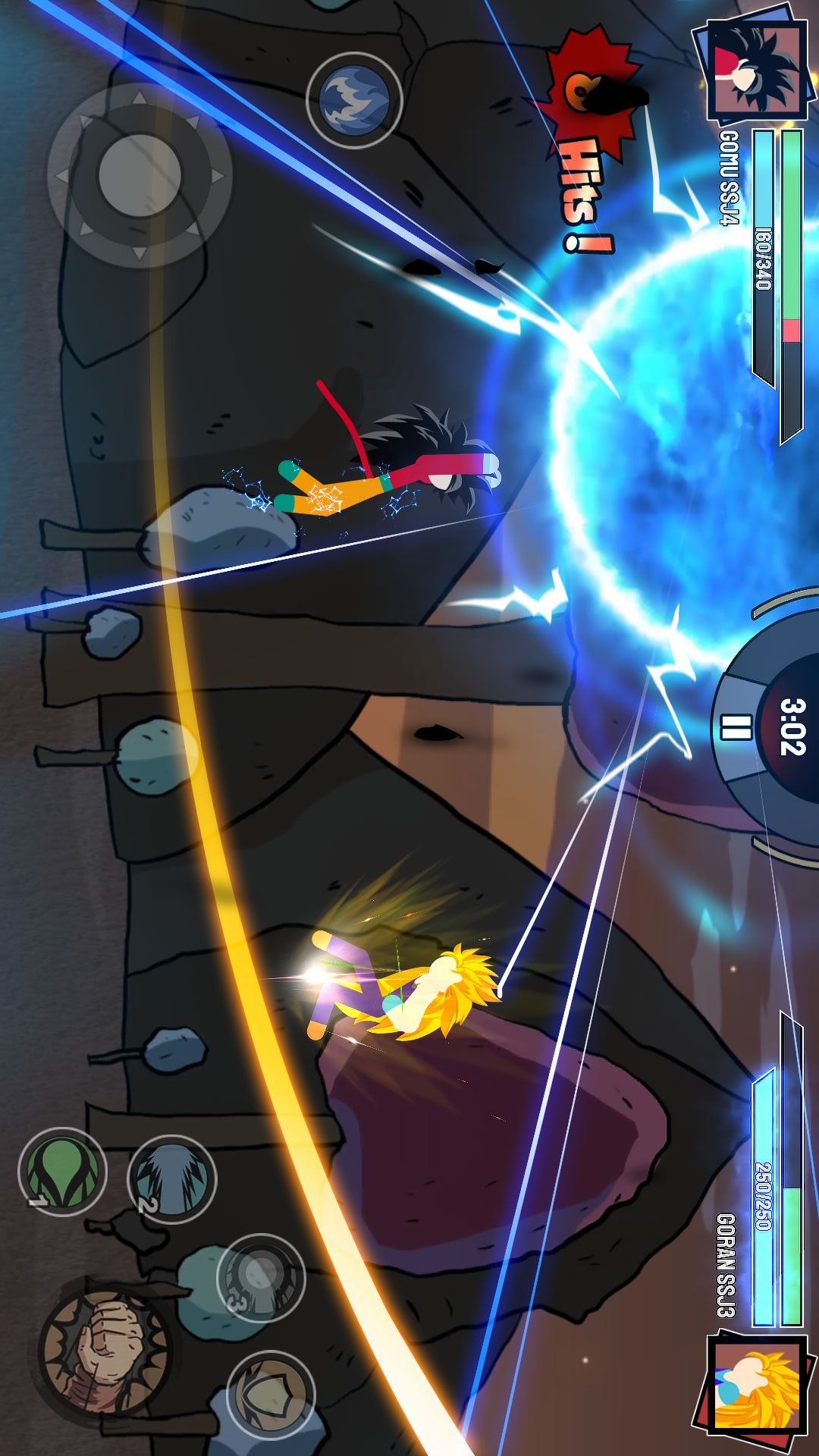Tap the fist punch attack button
This screenshot has width=819, height=1456.
(x=104, y=1349)
